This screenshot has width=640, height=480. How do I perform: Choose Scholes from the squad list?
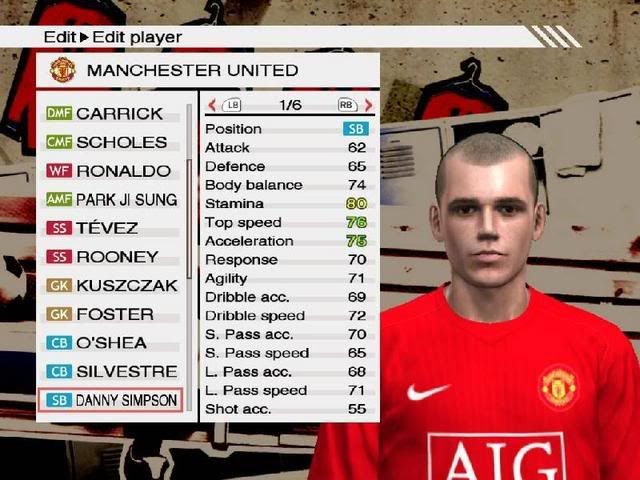pos(112,142)
